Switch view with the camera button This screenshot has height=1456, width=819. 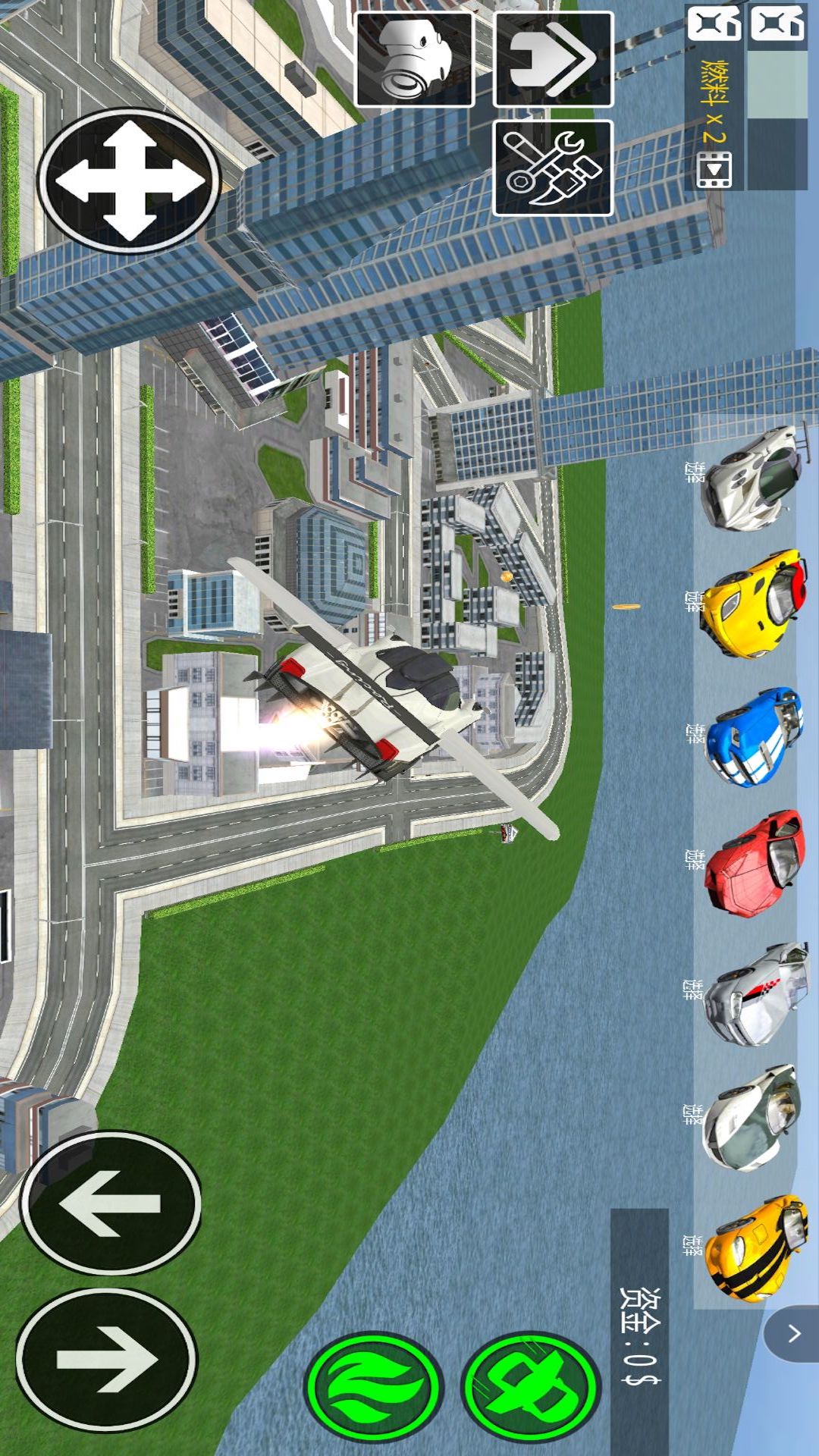coord(414,59)
